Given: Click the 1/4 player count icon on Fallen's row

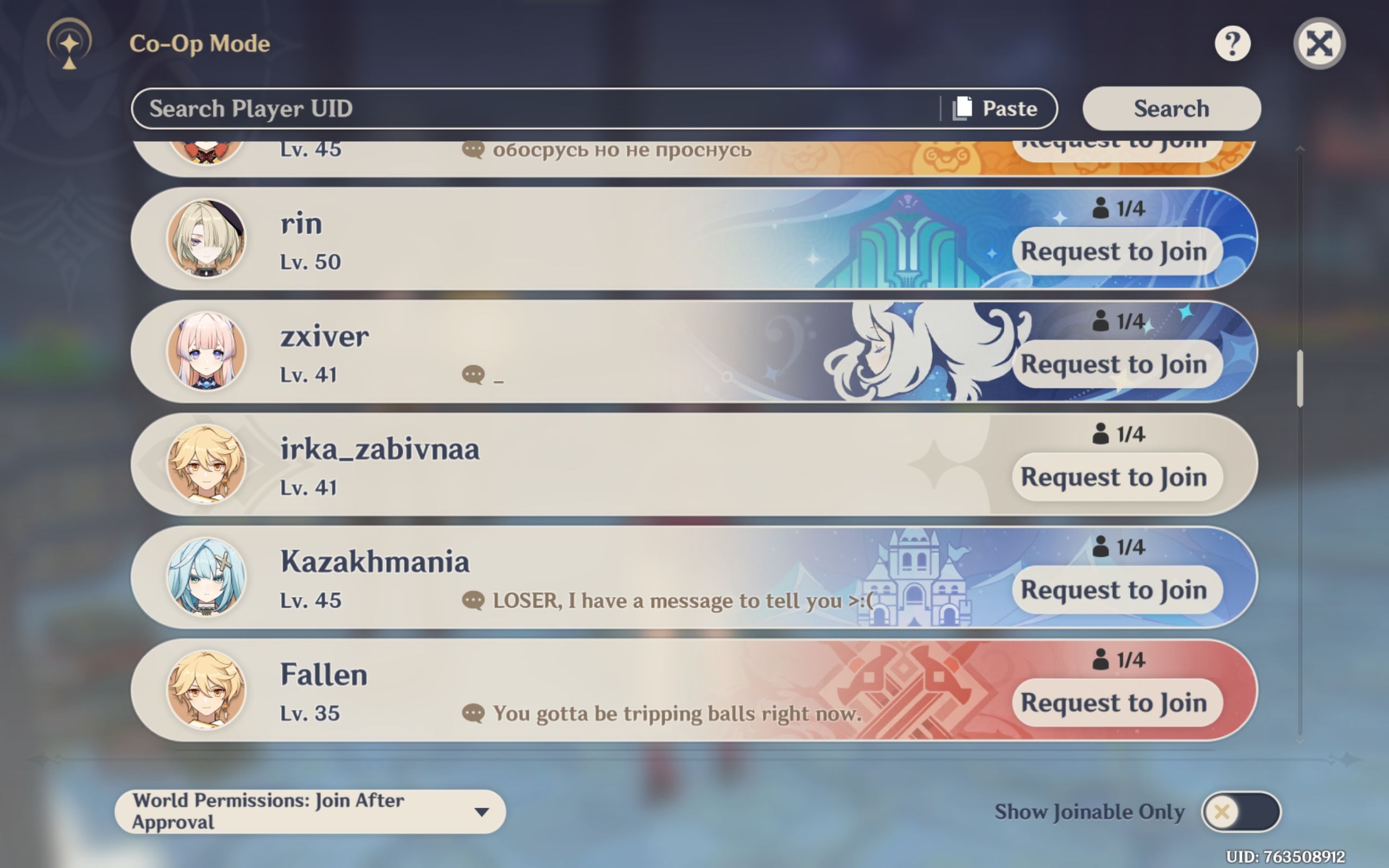Looking at the screenshot, I should click(x=1104, y=659).
